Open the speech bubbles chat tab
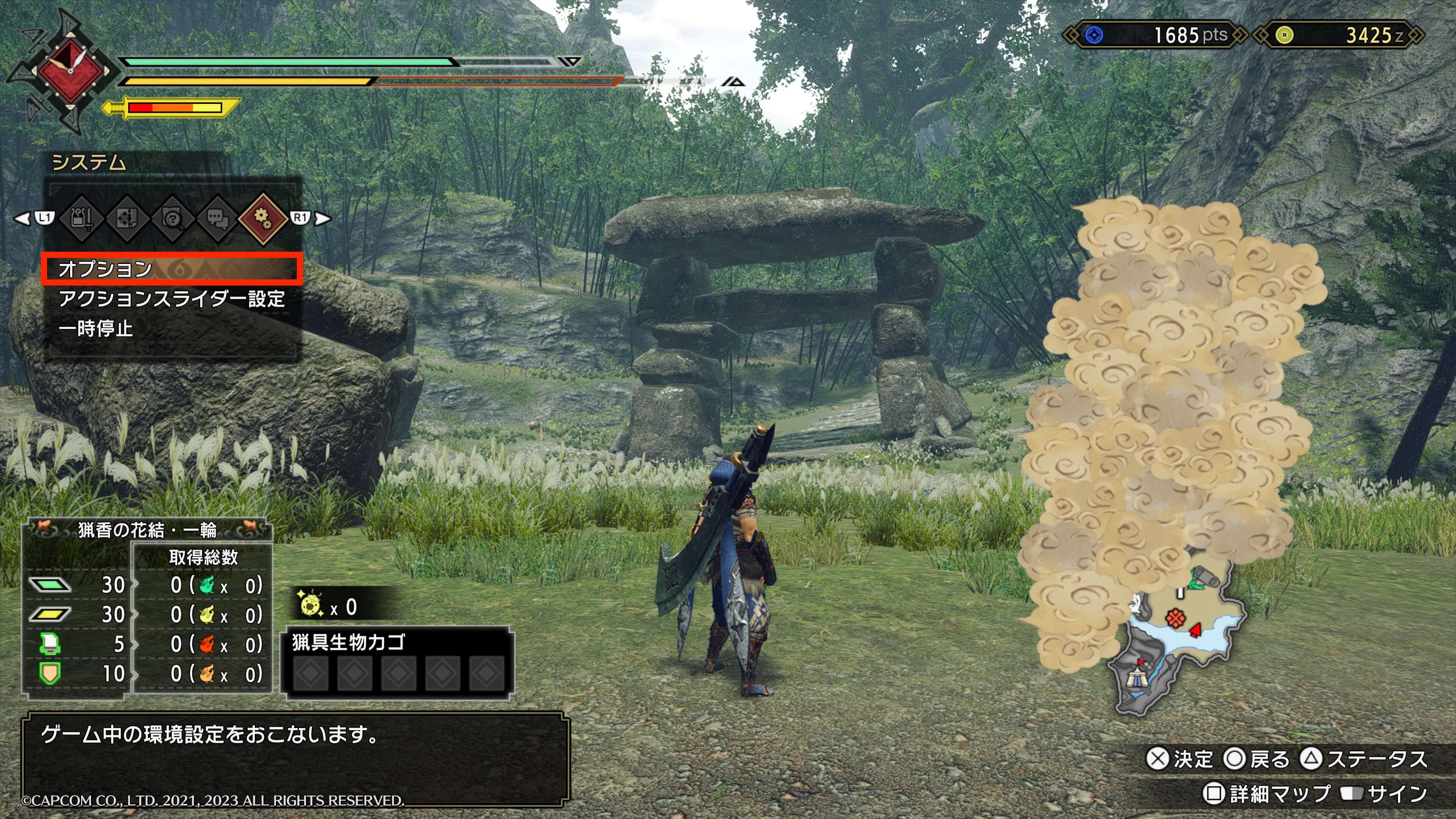The image size is (1456, 819). (x=218, y=218)
